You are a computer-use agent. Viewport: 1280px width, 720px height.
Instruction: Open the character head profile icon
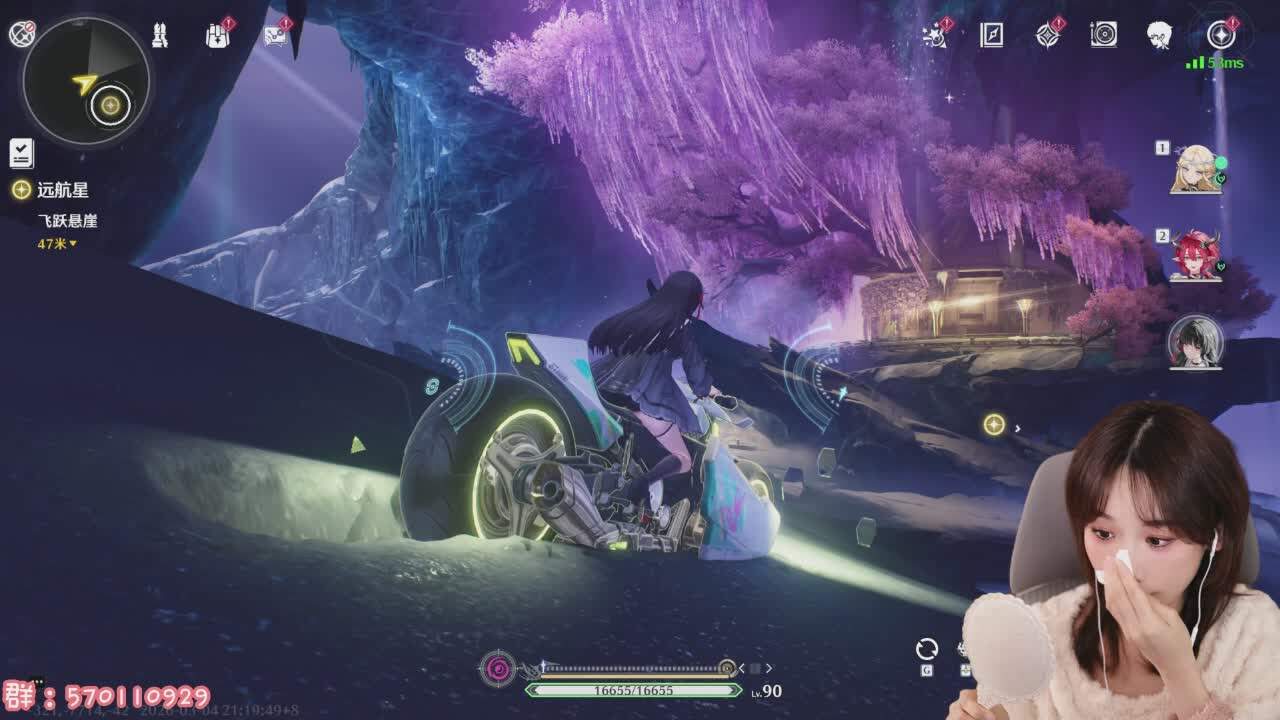click(1159, 35)
